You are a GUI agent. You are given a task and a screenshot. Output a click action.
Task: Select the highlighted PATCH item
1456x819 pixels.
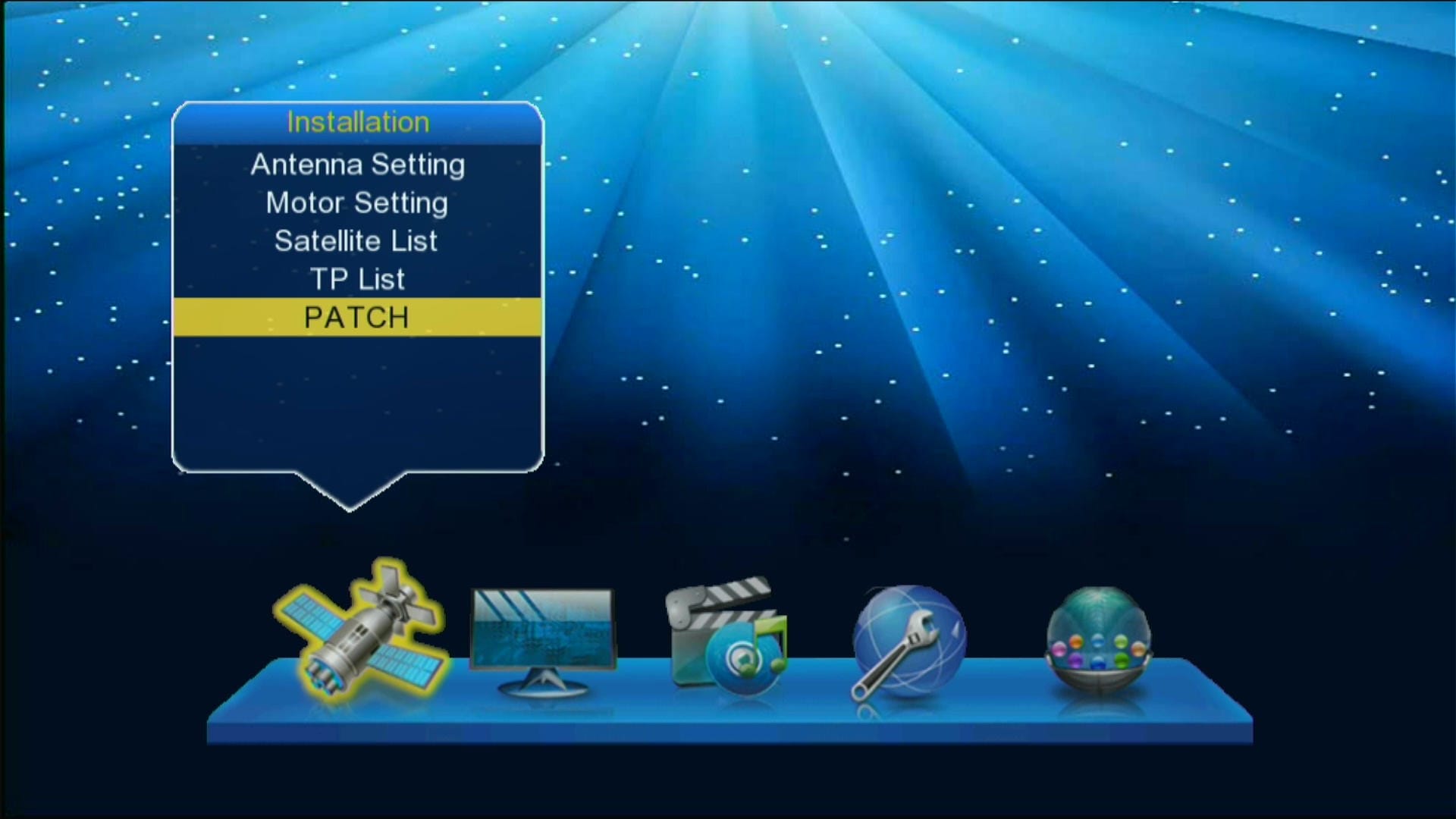pyautogui.click(x=357, y=317)
